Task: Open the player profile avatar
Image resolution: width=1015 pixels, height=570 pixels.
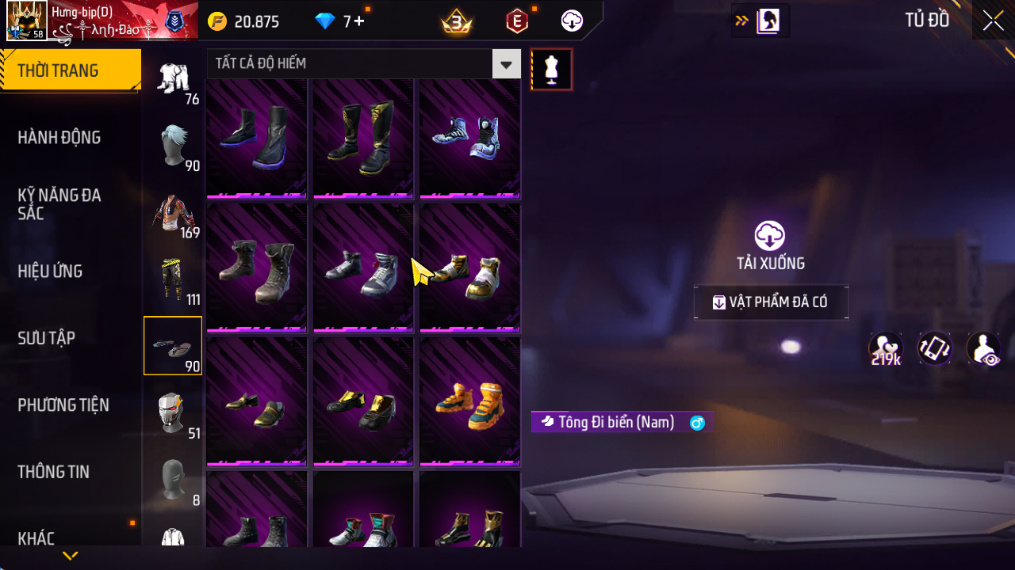Action: (x=25, y=21)
